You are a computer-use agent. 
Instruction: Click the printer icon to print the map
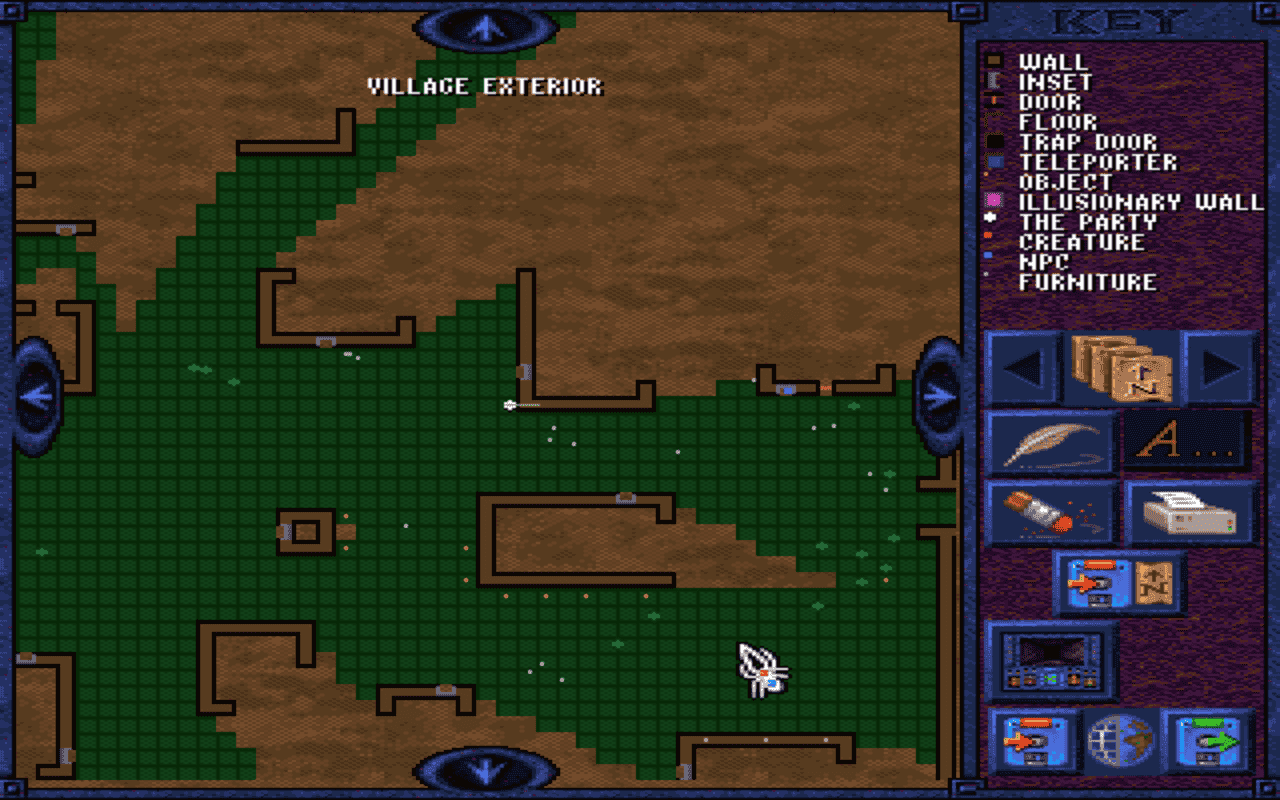point(1190,512)
